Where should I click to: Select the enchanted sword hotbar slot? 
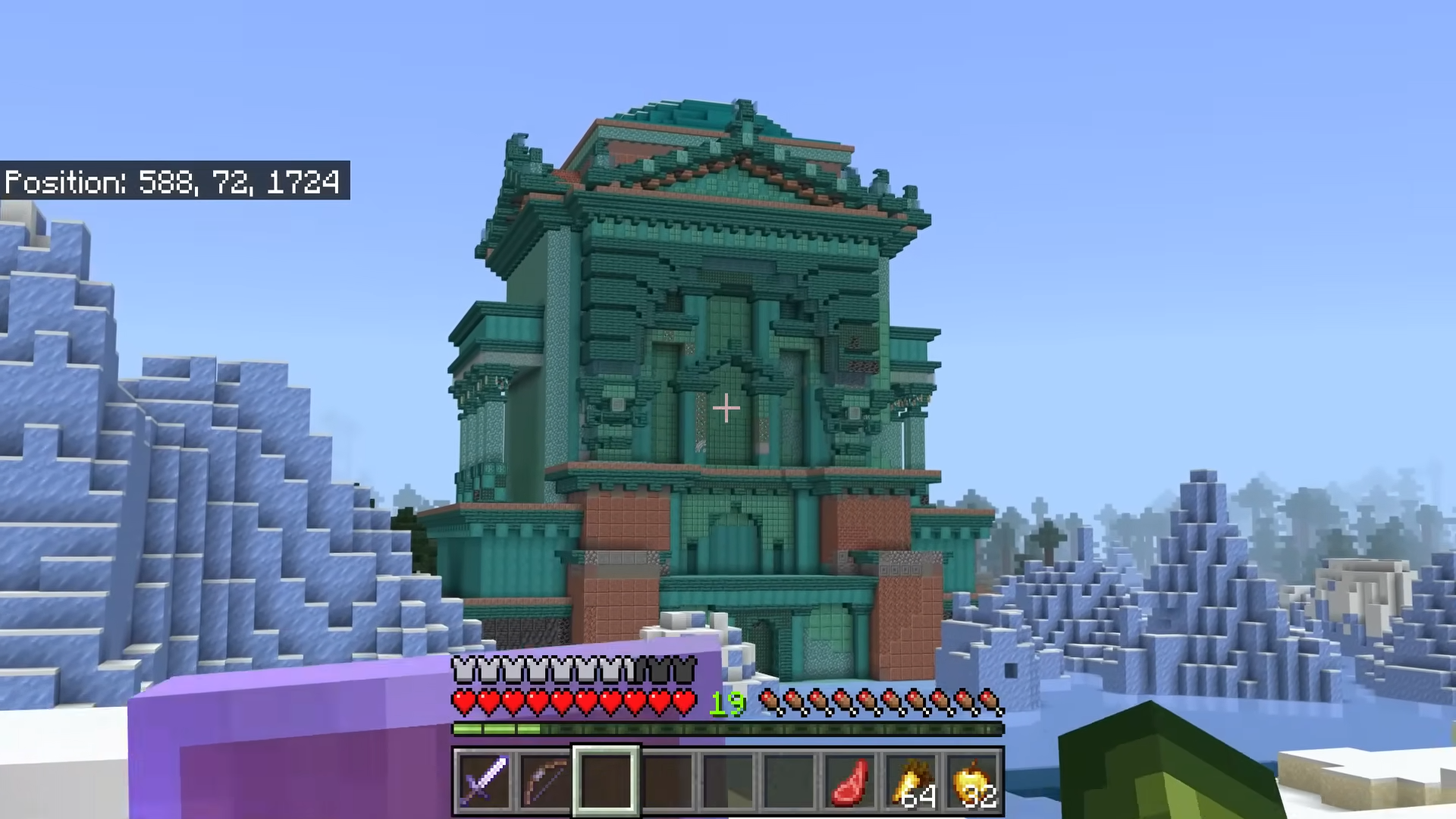(x=485, y=780)
